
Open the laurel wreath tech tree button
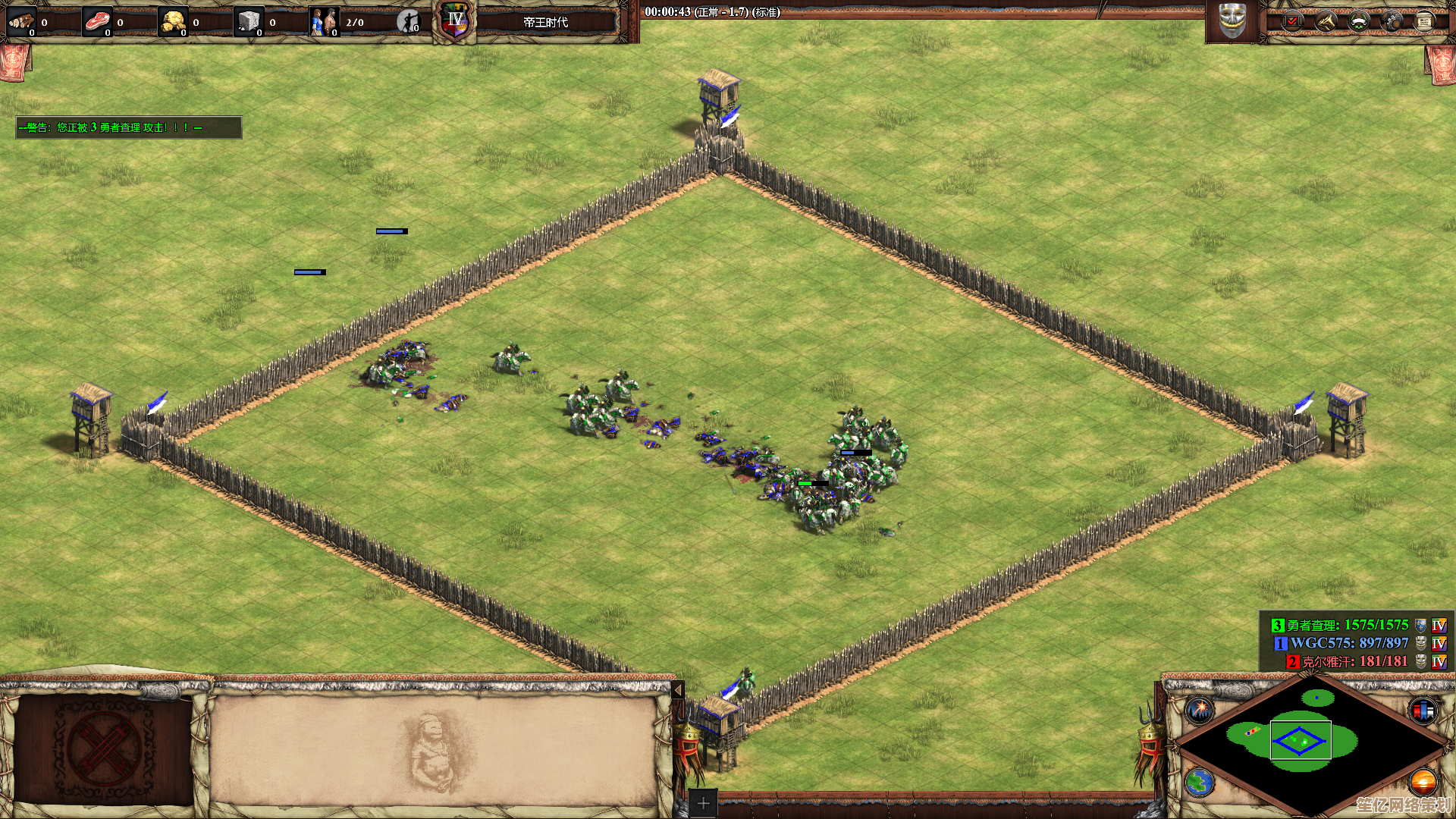[x=1358, y=21]
